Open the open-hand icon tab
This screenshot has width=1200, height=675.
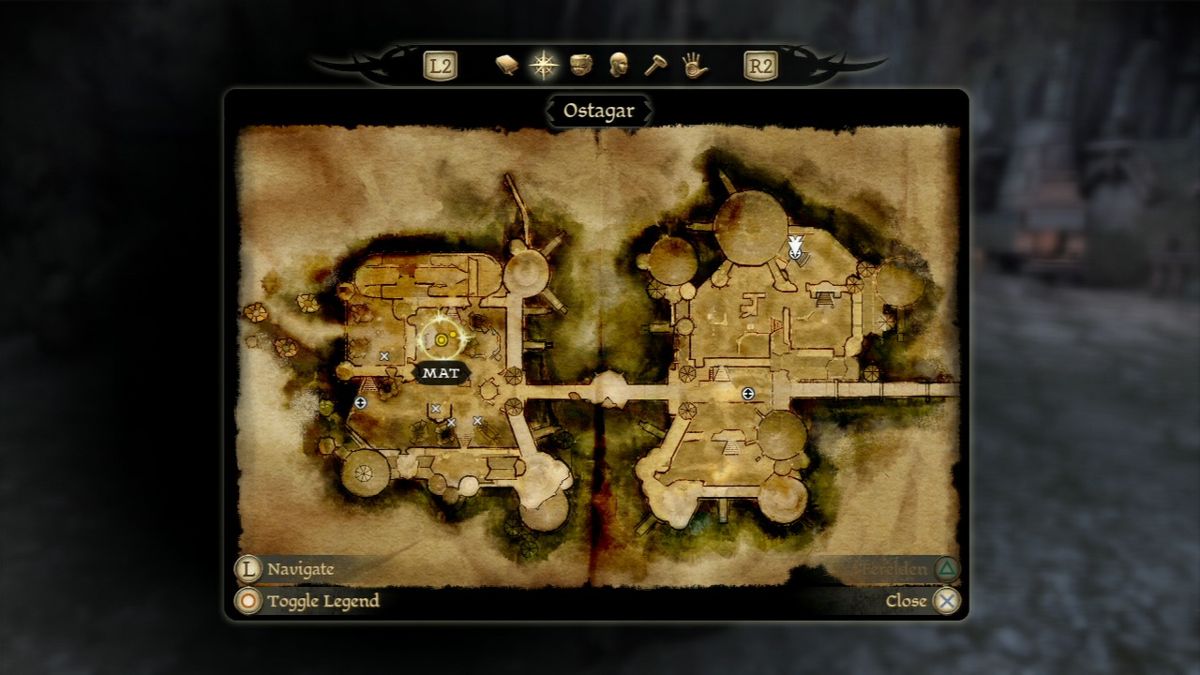pos(694,66)
